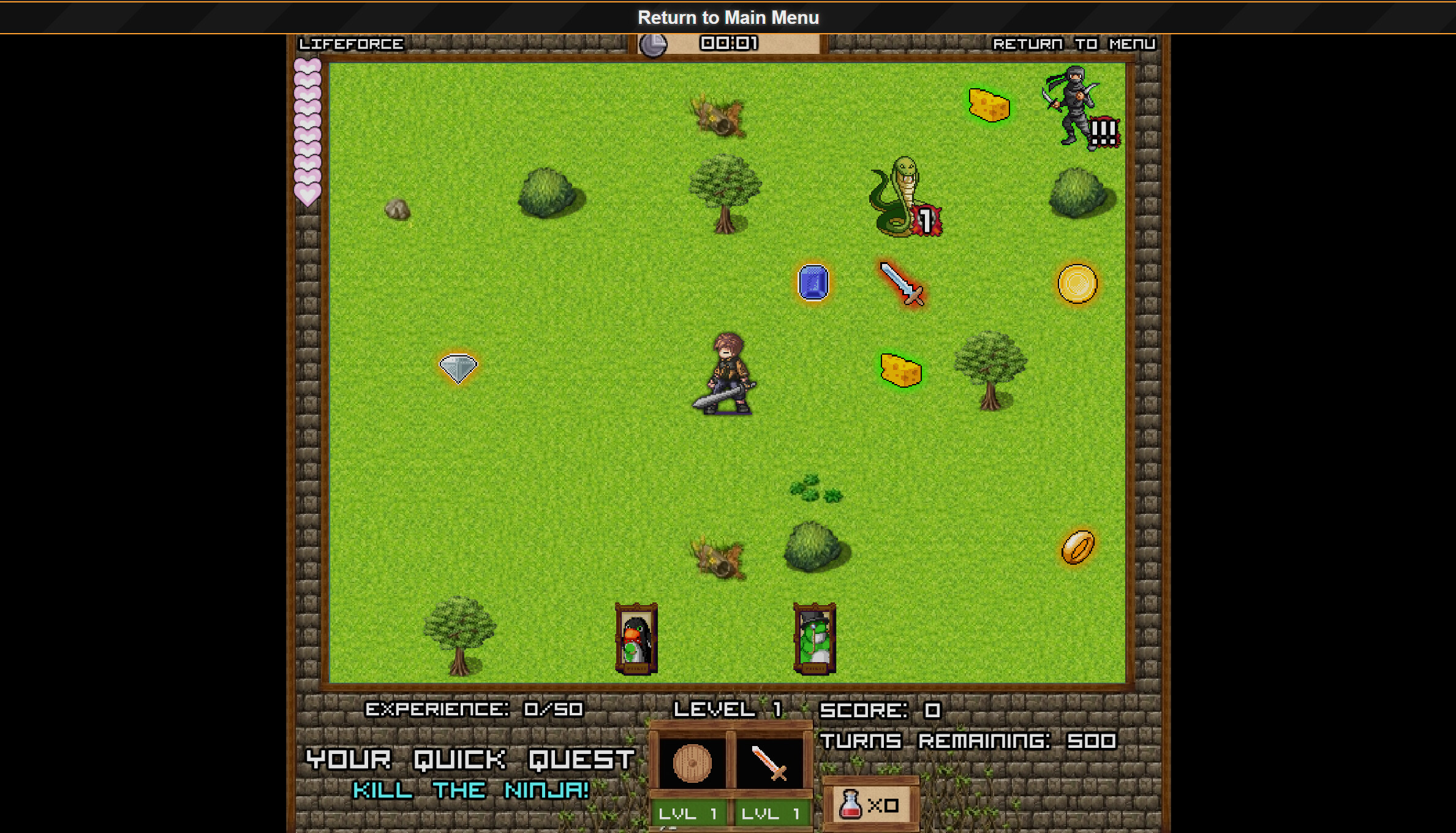Click the Return to Main Menu bar
Image resolution: width=1456 pixels, height=833 pixels.
pyautogui.click(x=728, y=17)
